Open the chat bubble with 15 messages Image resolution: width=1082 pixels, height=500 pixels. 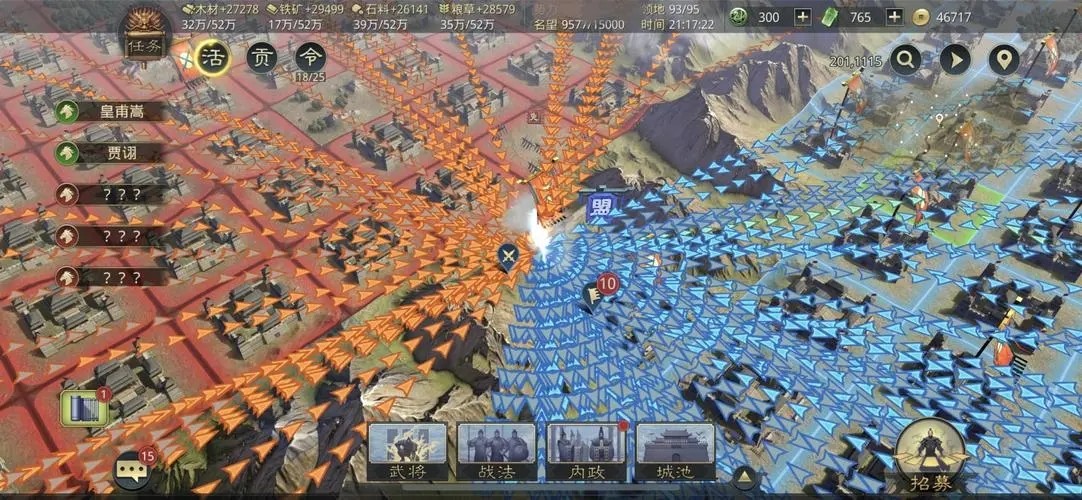pyautogui.click(x=132, y=468)
